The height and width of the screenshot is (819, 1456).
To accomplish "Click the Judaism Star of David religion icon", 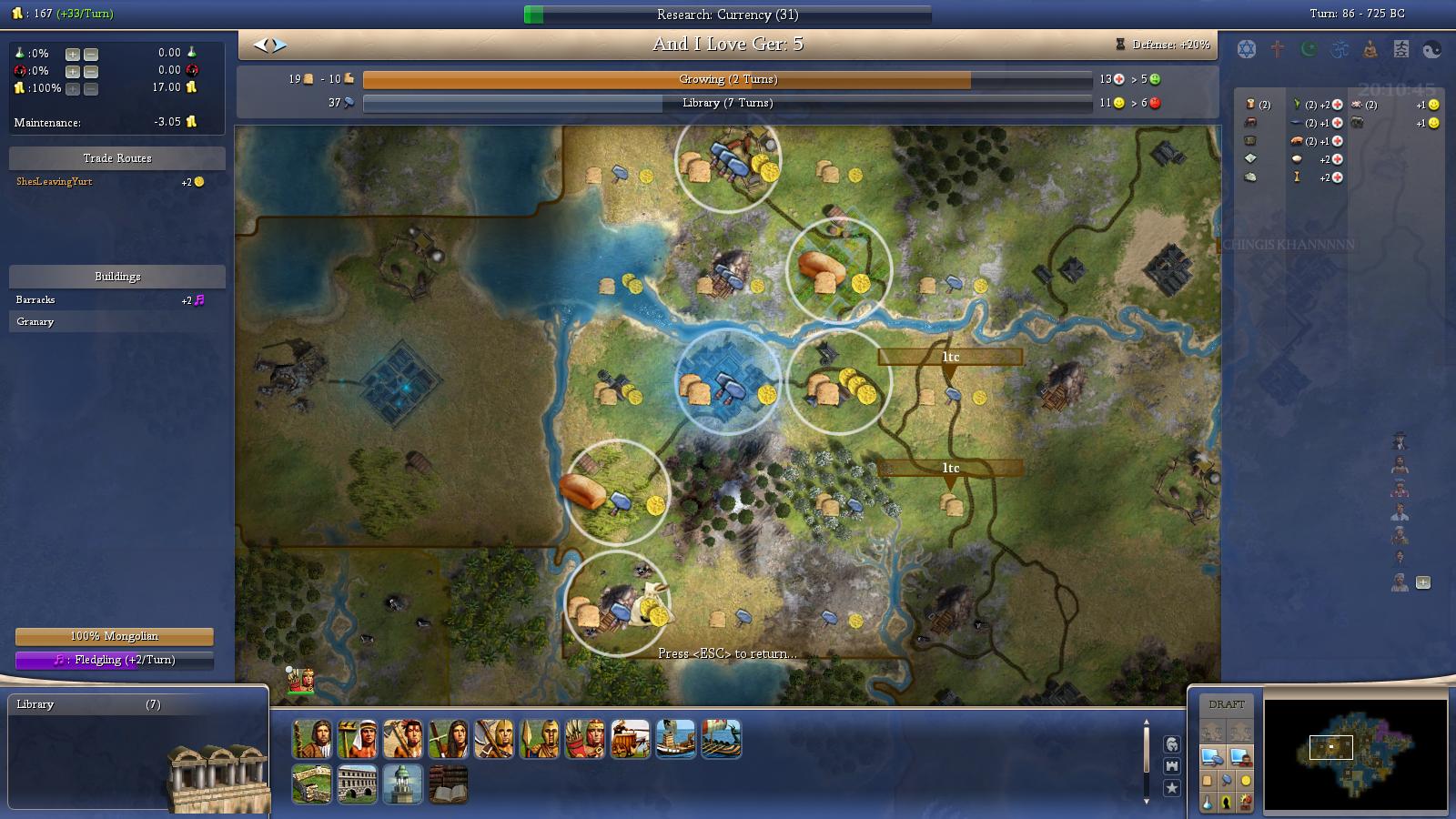I will click(1247, 48).
